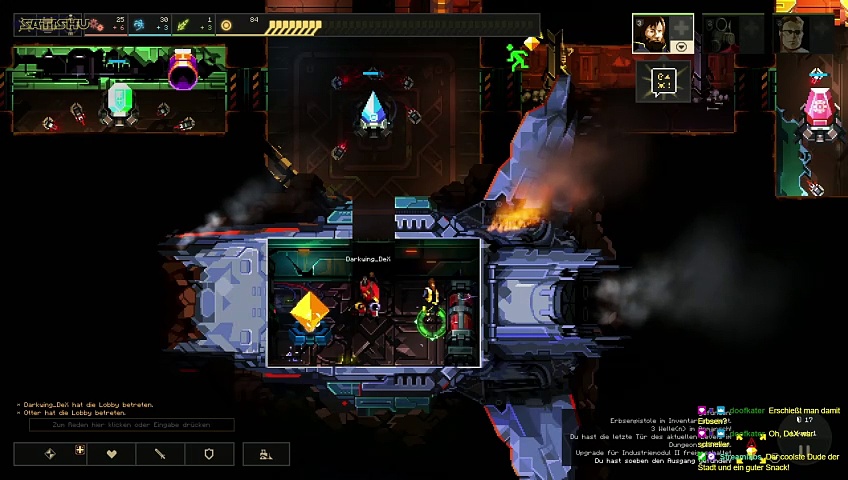
Task: Select the glasses-wearing hero portrait
Action: pos(792,34)
